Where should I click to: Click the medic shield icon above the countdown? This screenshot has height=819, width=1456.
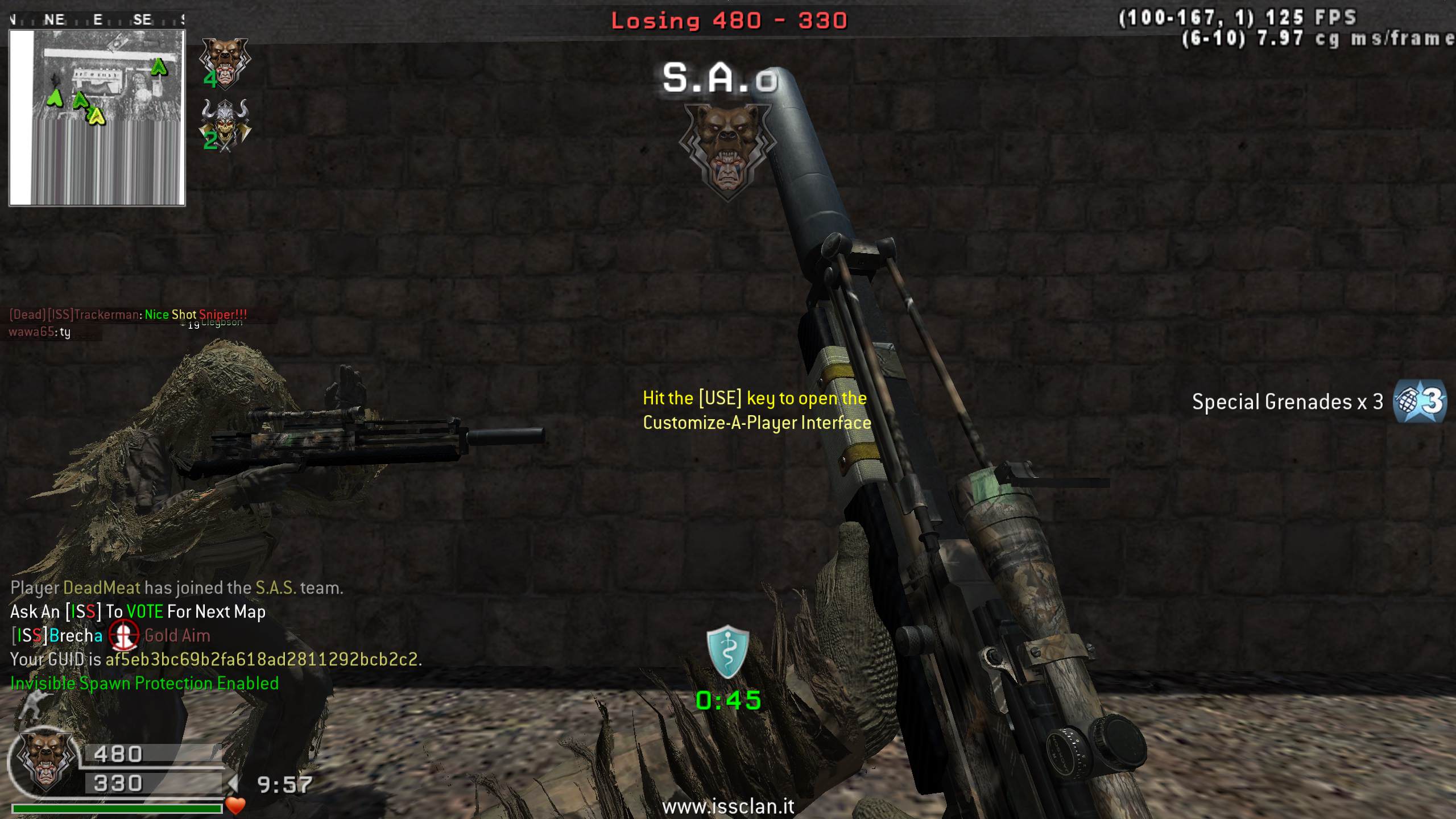point(727,652)
